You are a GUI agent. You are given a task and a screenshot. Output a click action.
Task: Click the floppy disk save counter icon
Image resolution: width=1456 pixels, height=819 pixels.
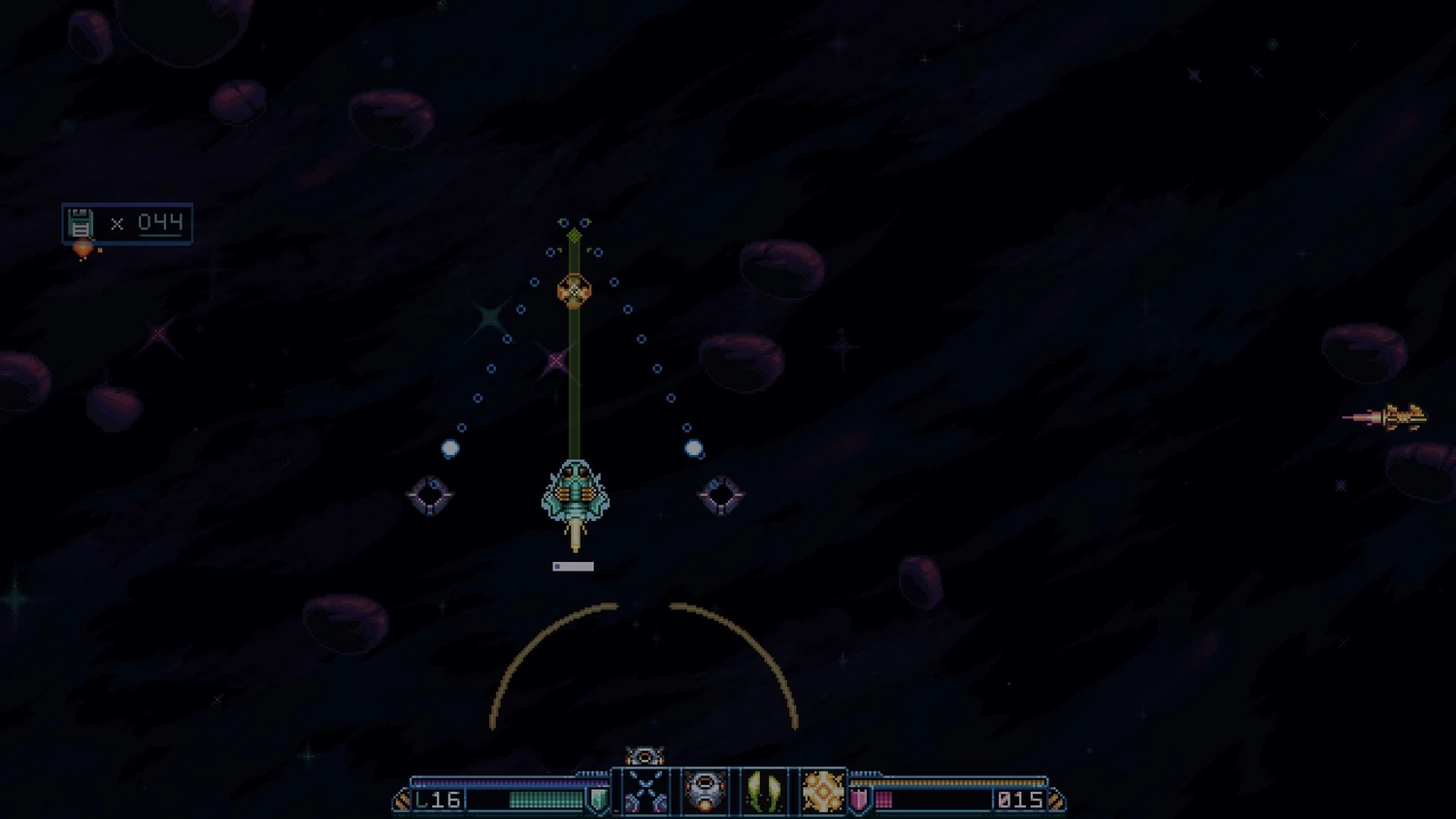pyautogui.click(x=81, y=224)
